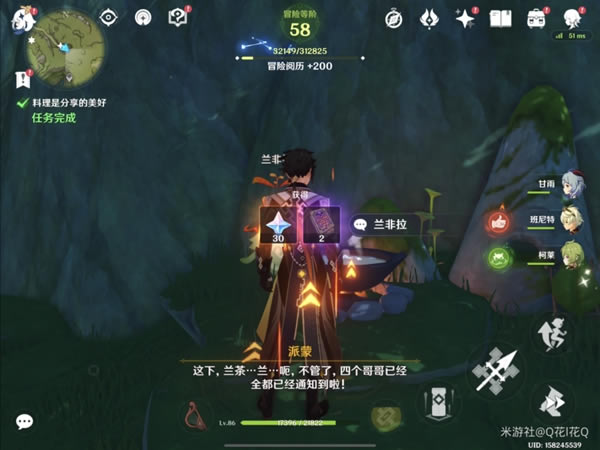This screenshot has width=600, height=450.
Task: Perform a normal attack with the polearm button
Action: (492, 371)
